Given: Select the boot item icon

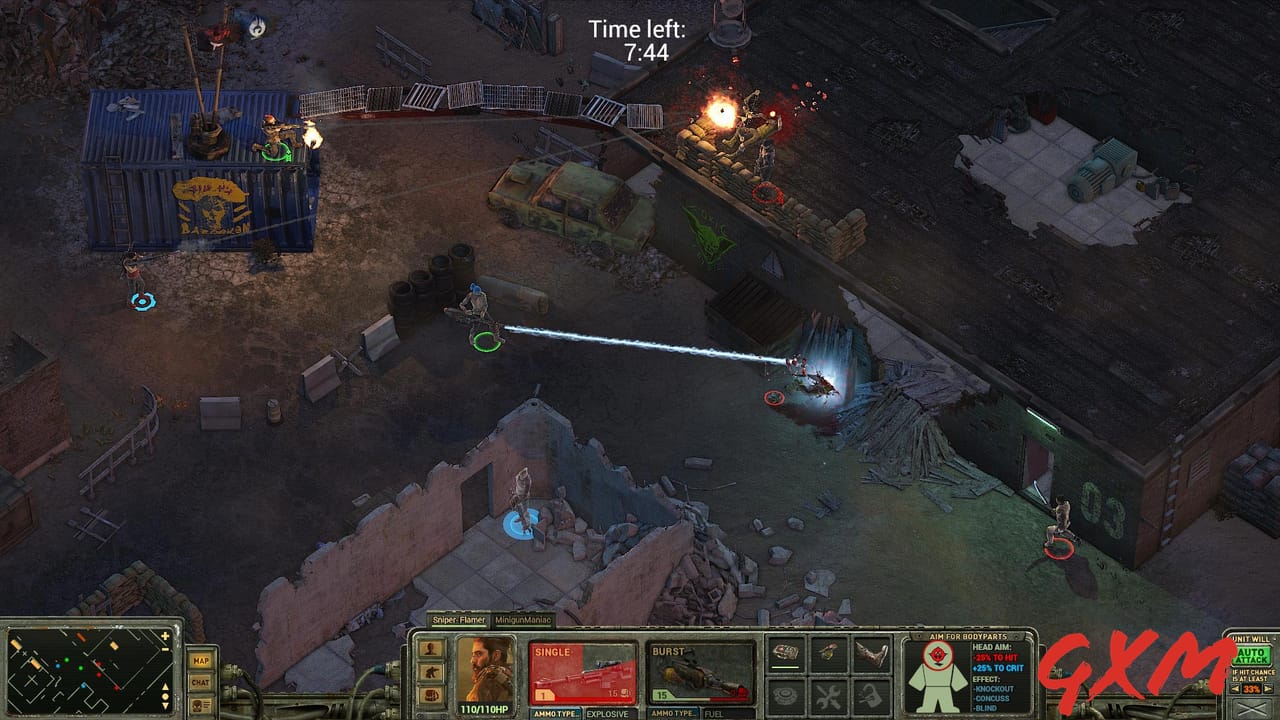Looking at the screenshot, I should point(872,652).
